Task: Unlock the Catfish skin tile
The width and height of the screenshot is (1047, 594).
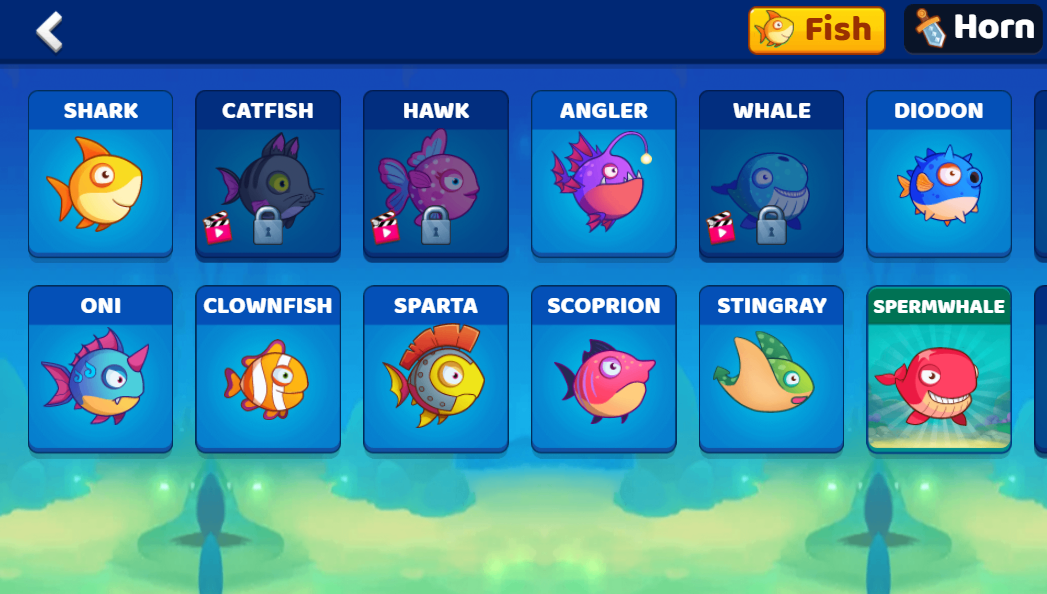Action: tap(268, 175)
